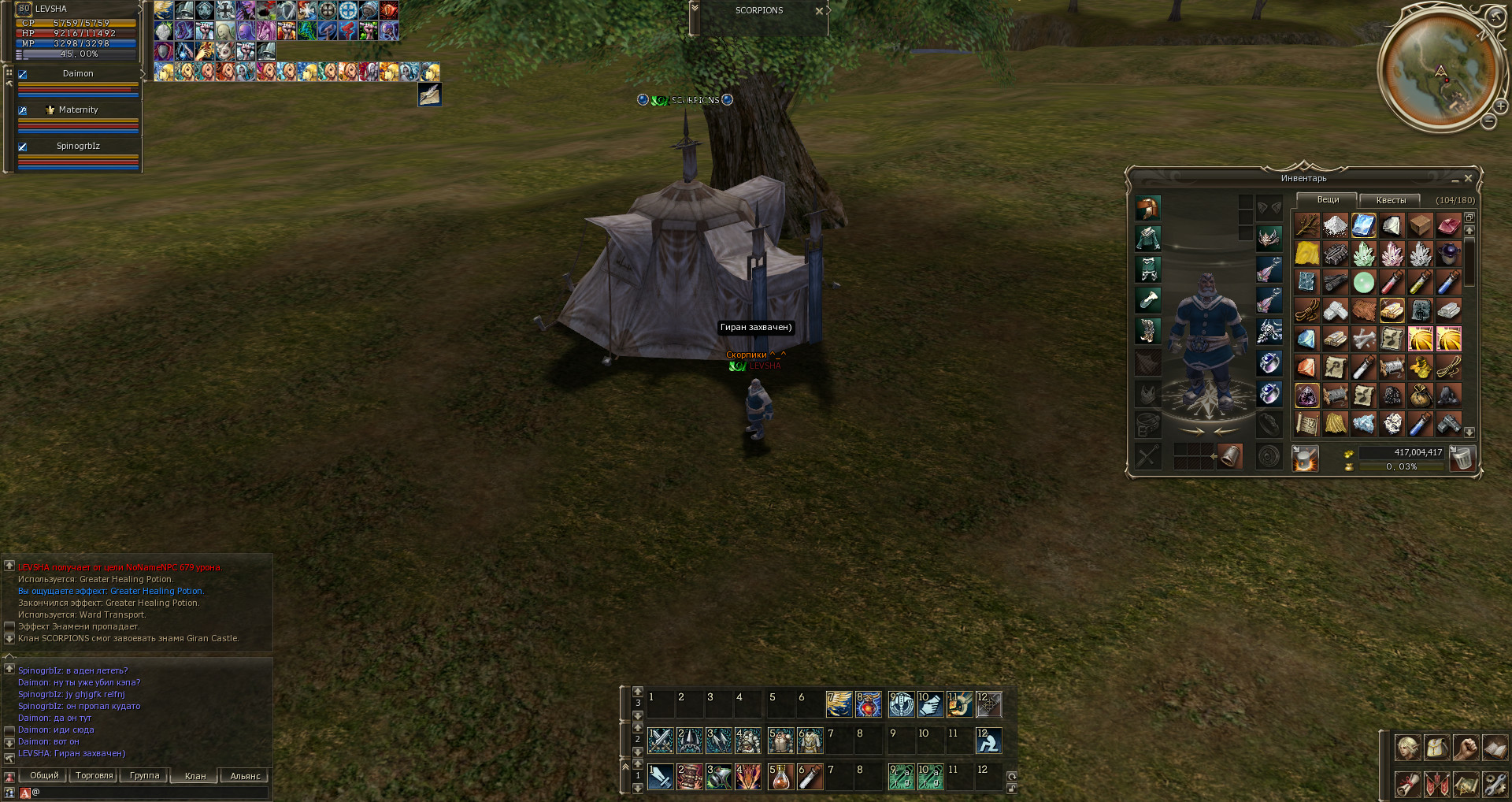Select the brown wooden cube item
This screenshot has width=1512, height=802.
(x=1420, y=226)
